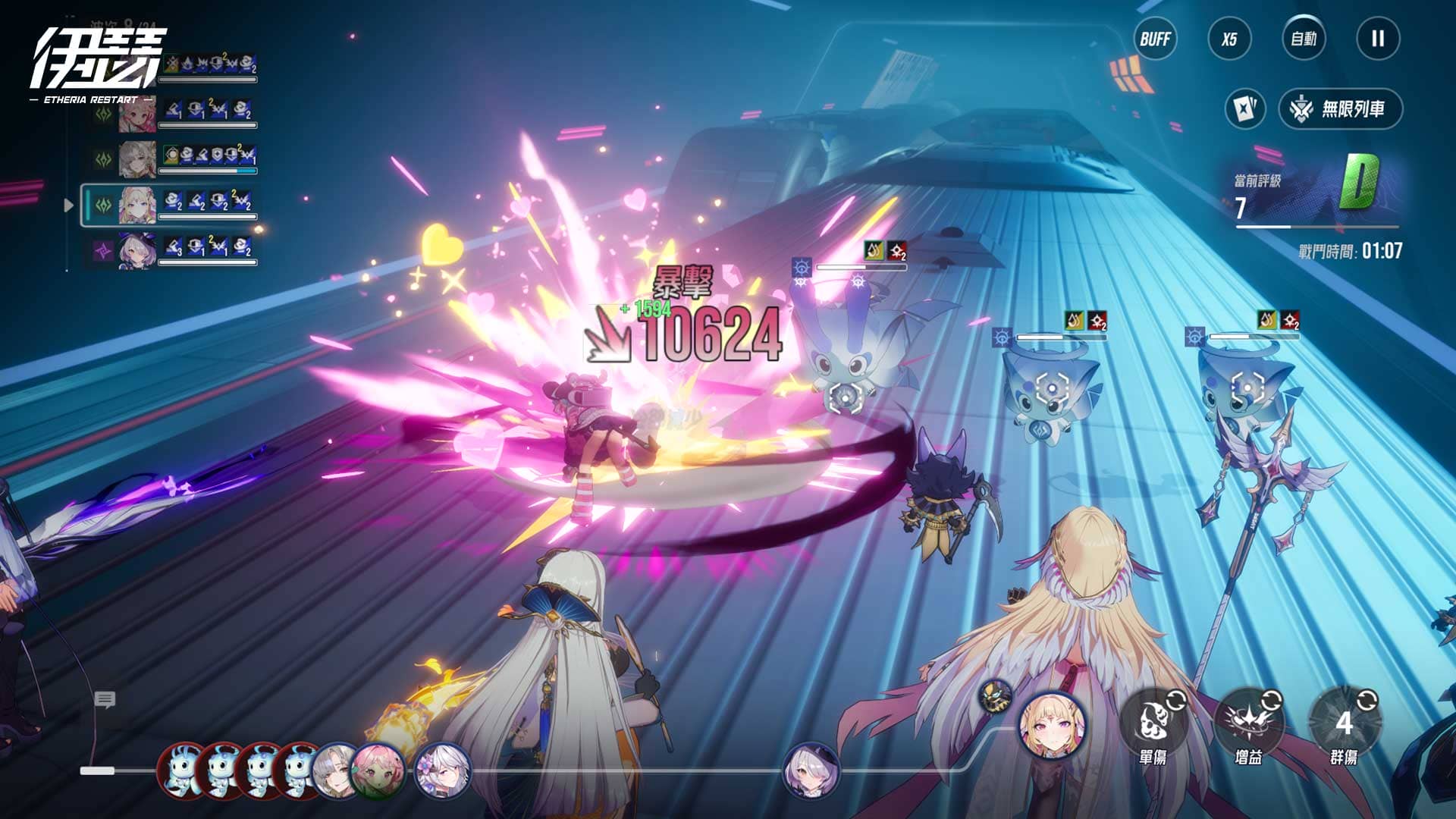Open the 無限列車 stage info panel
The height and width of the screenshot is (819, 1456).
(1340, 107)
